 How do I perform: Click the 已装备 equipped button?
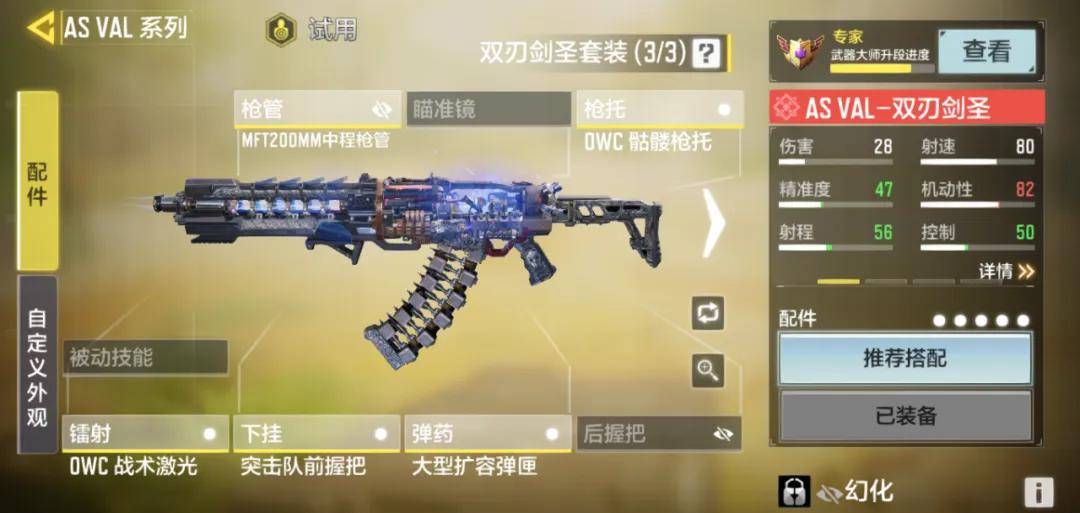coord(905,416)
